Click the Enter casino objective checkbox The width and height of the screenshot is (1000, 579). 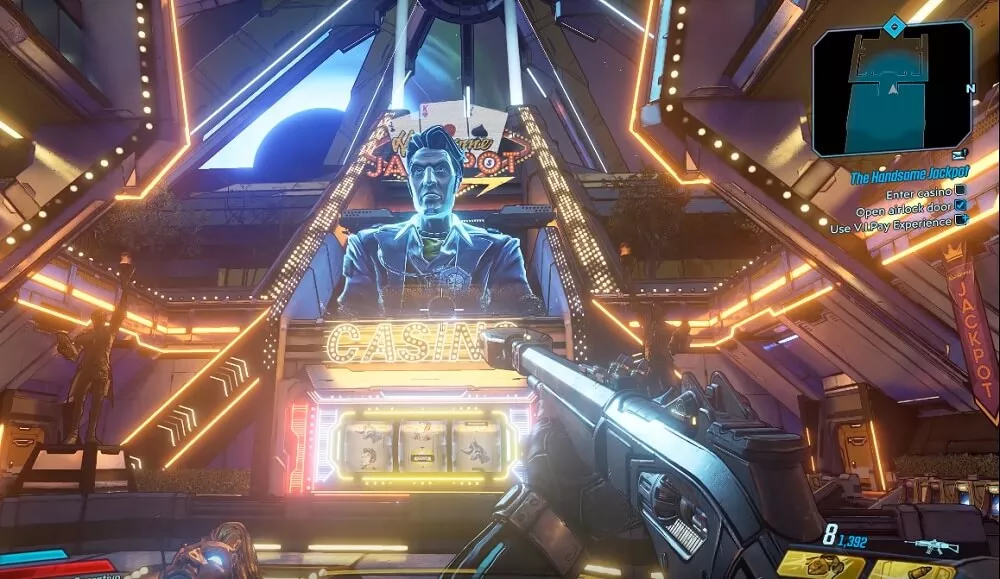tap(960, 190)
